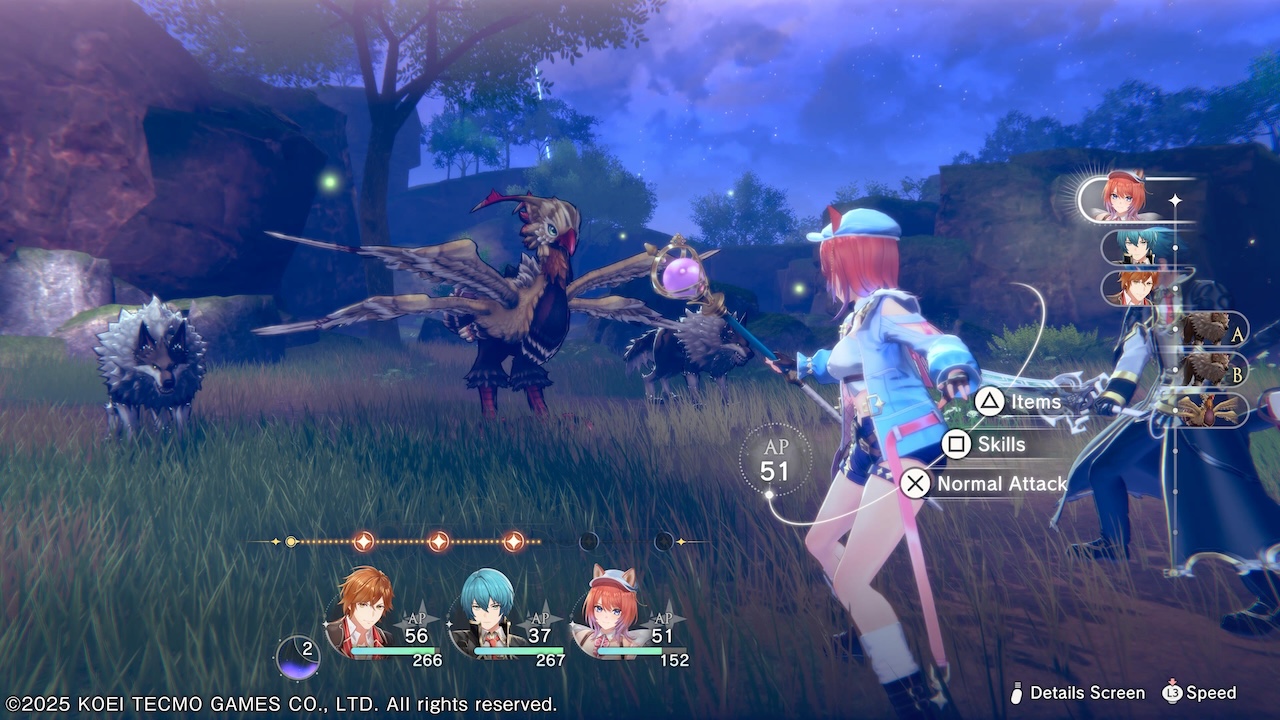This screenshot has height=720, width=1280.
Task: Open the Details Screen
Action: [1075, 693]
